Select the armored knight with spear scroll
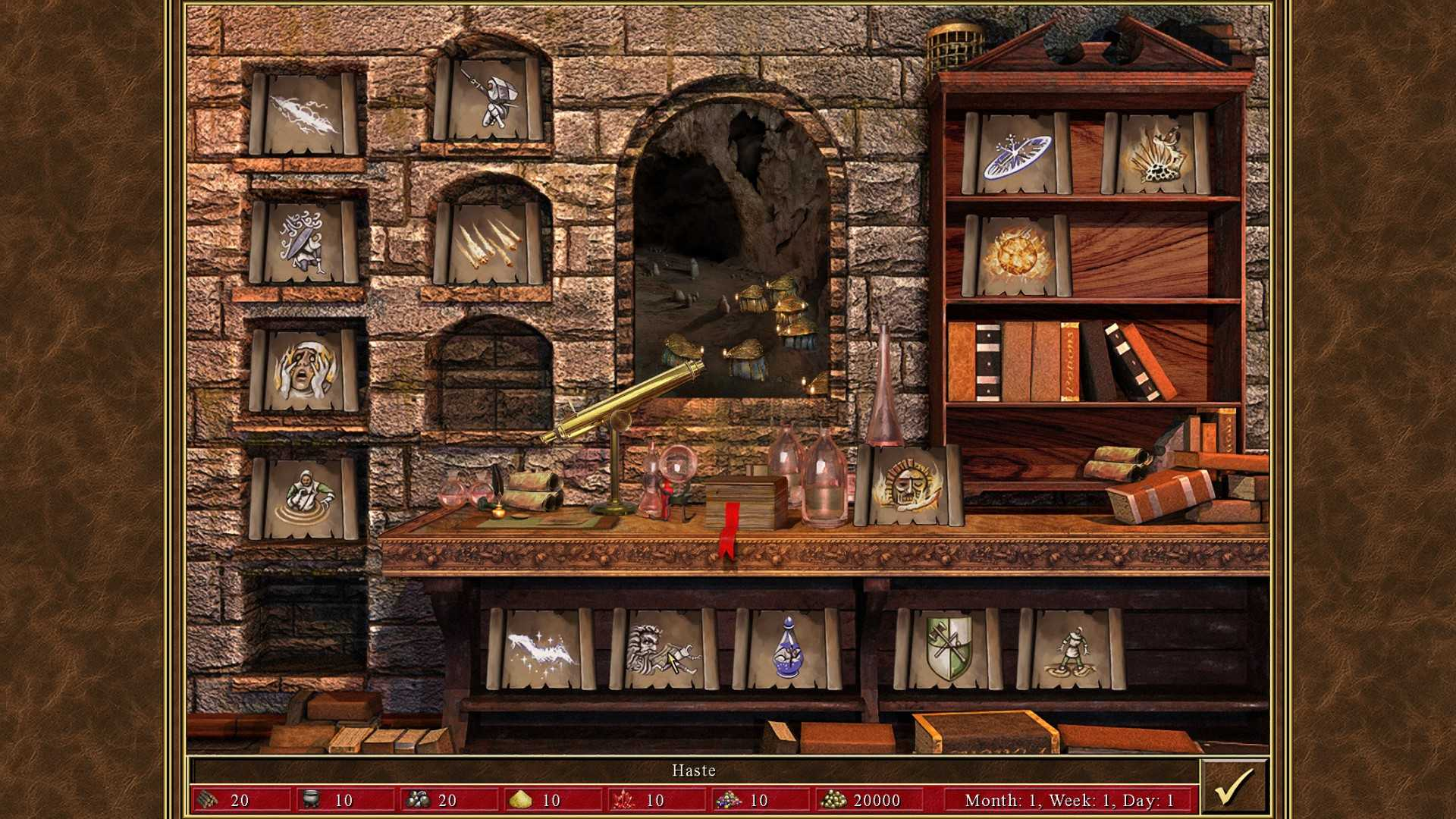Screen dimensions: 1456x819 click(489, 99)
